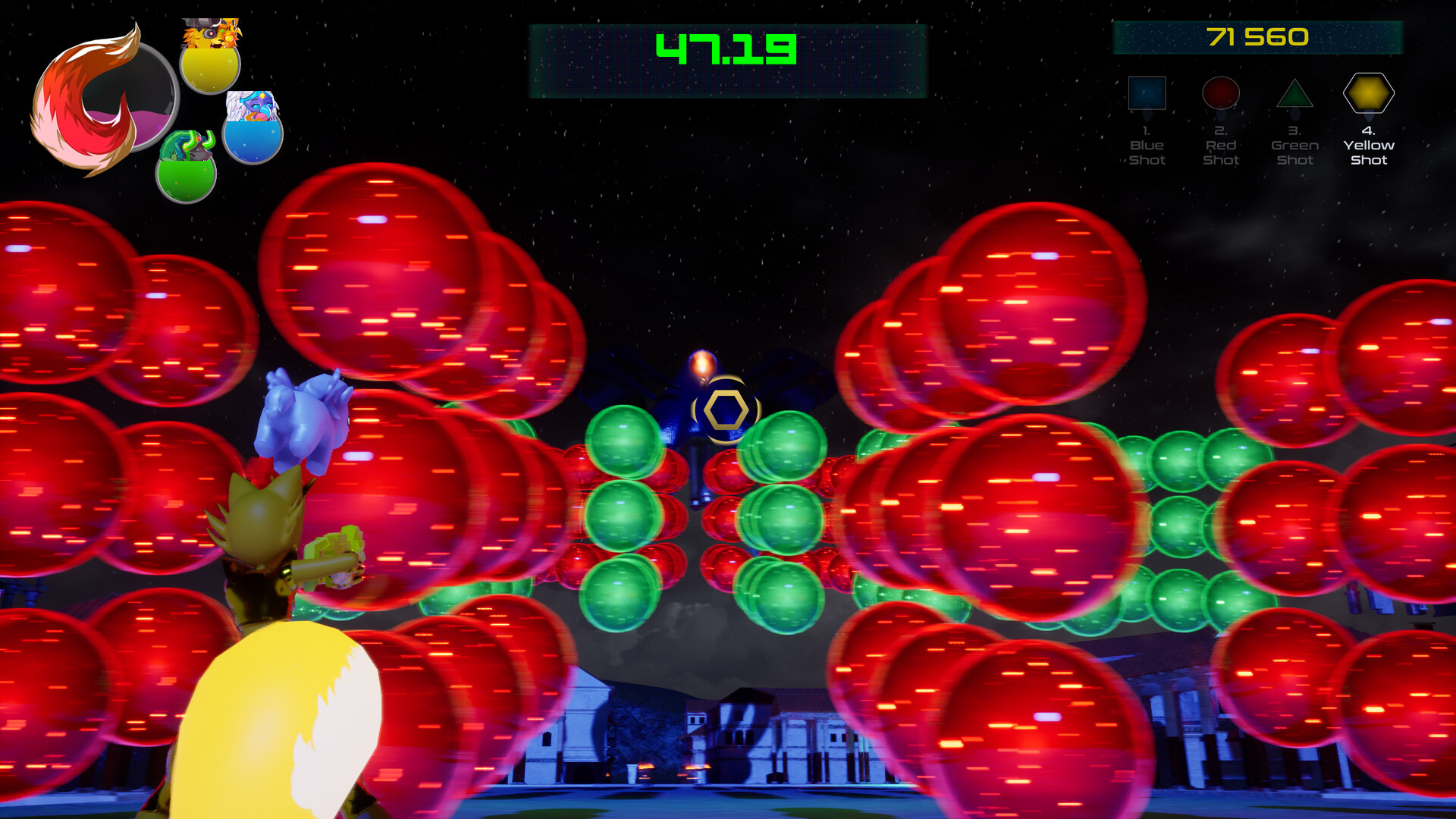
Task: Click the 47.19 timer display
Action: click(x=726, y=49)
